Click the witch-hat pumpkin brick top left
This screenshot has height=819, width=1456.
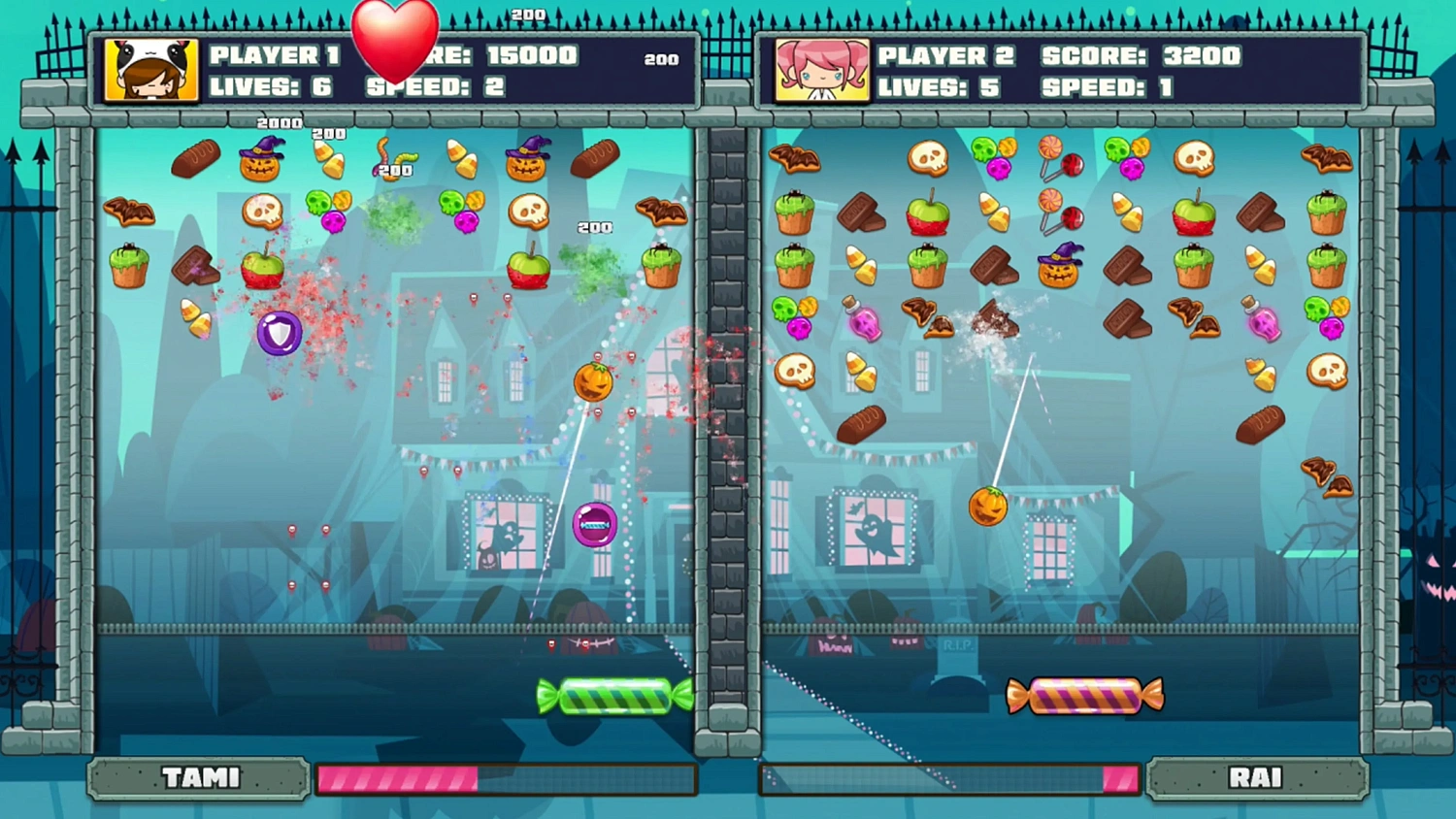260,159
